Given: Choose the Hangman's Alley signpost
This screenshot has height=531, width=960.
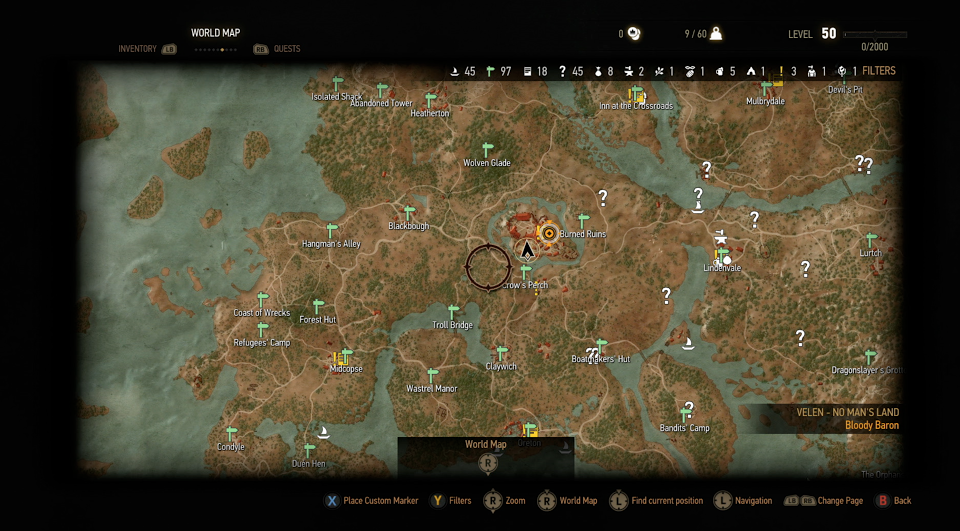Looking at the screenshot, I should (x=332, y=231).
